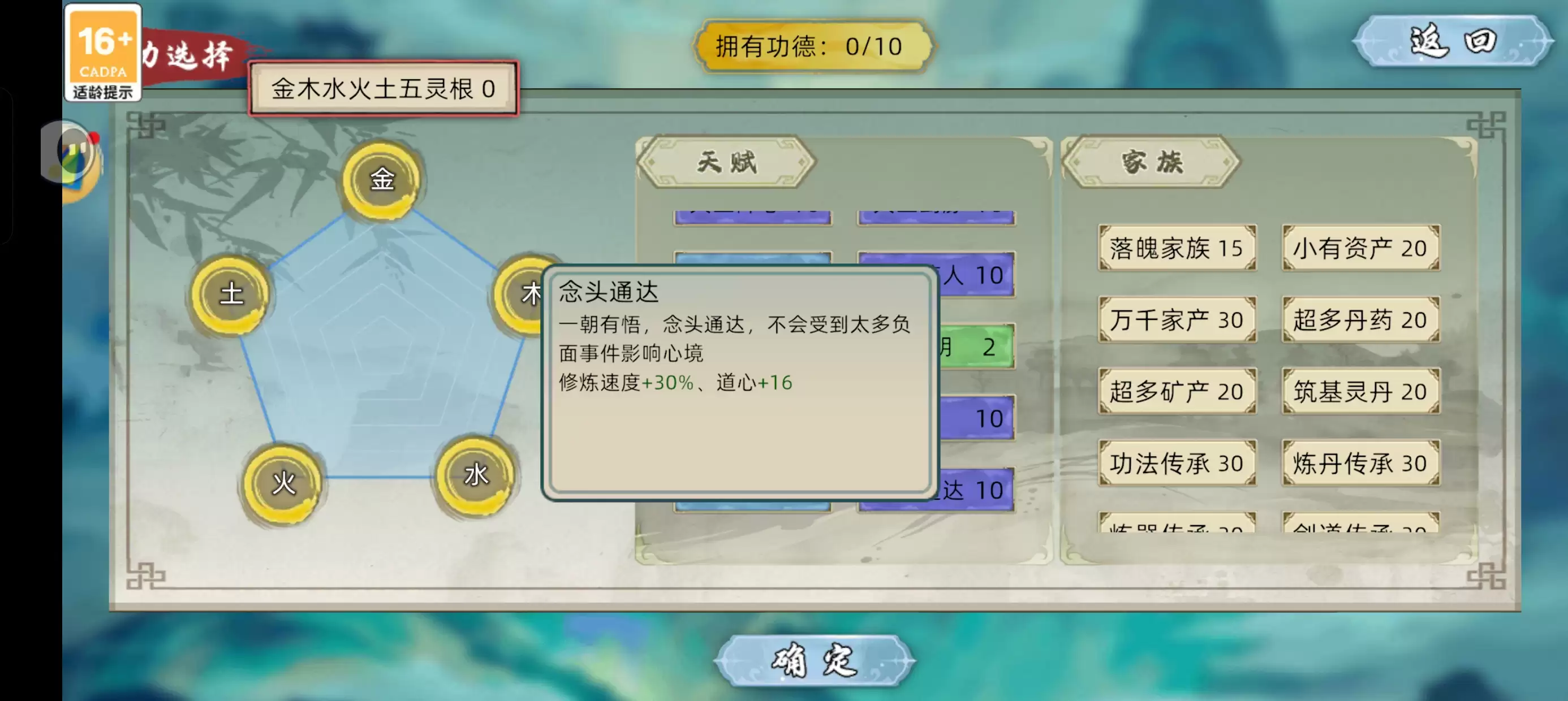Viewport: 1568px width, 701px height.
Task: Click the CADPA 16+ age rating badge
Action: coord(103,51)
